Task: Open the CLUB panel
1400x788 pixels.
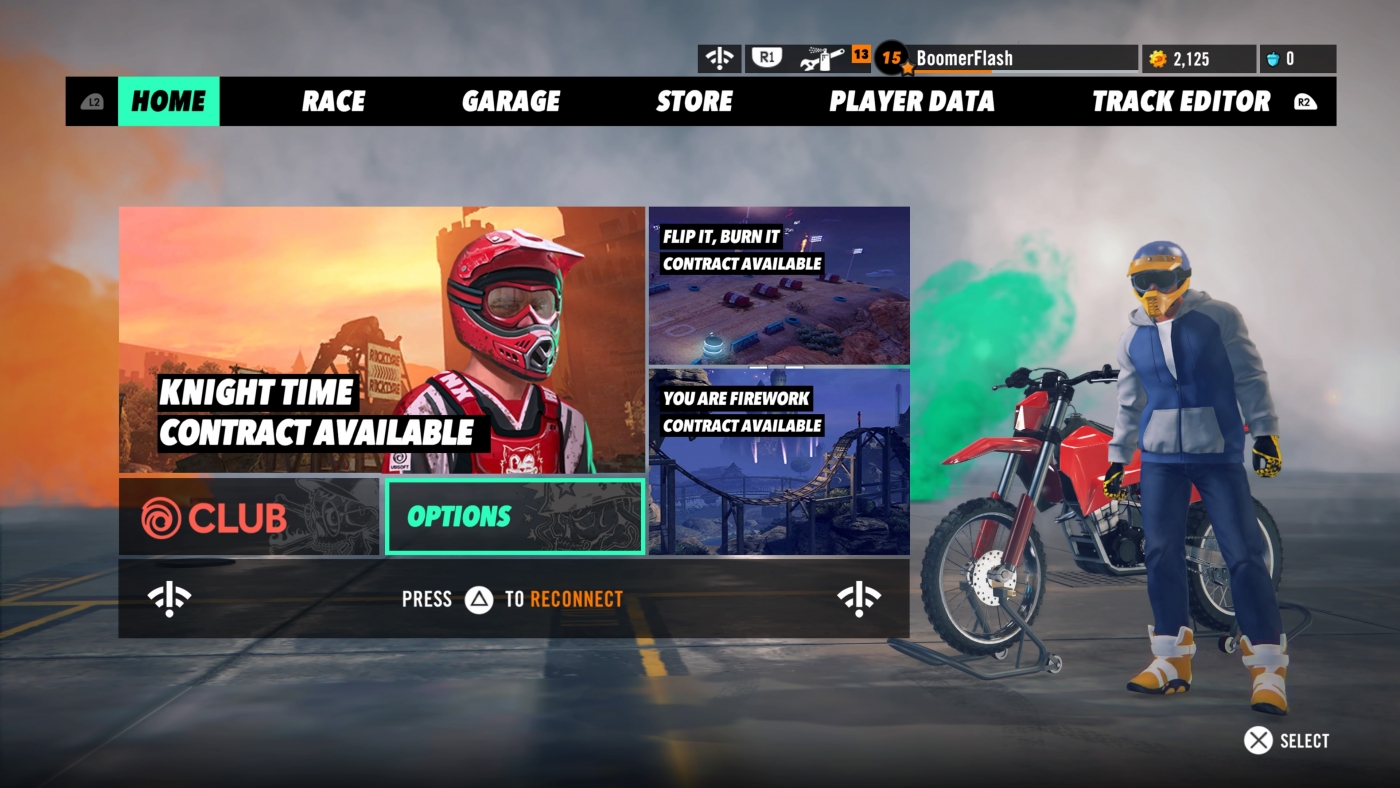Action: click(x=250, y=516)
